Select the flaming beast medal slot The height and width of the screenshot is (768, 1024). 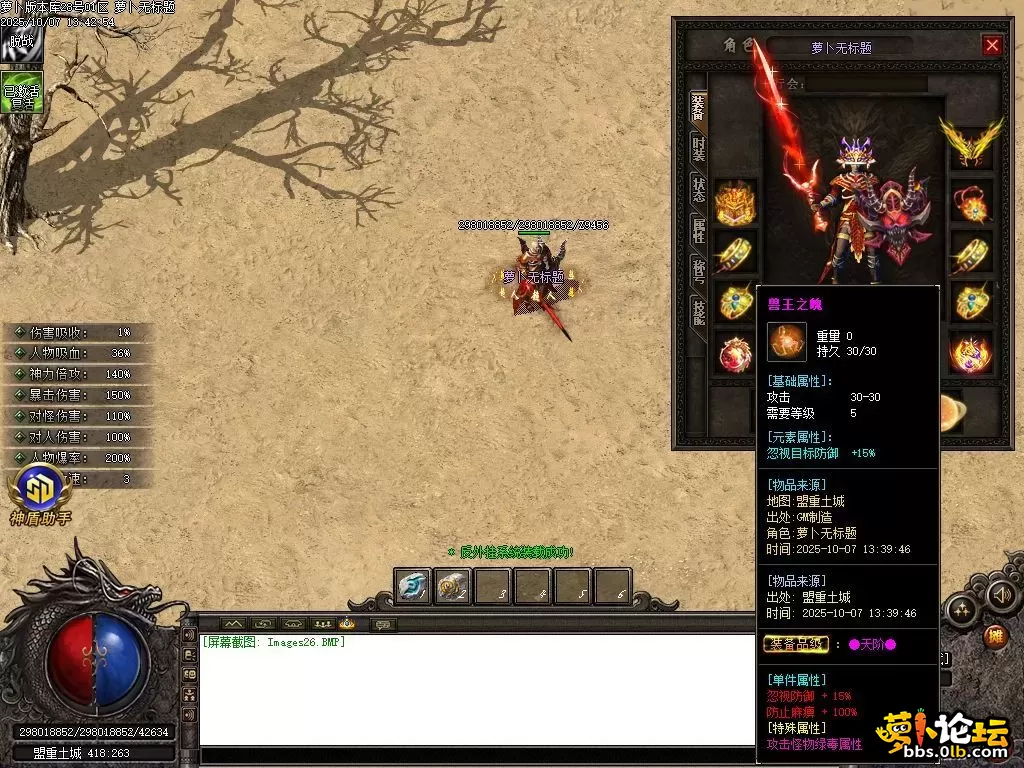(x=970, y=354)
